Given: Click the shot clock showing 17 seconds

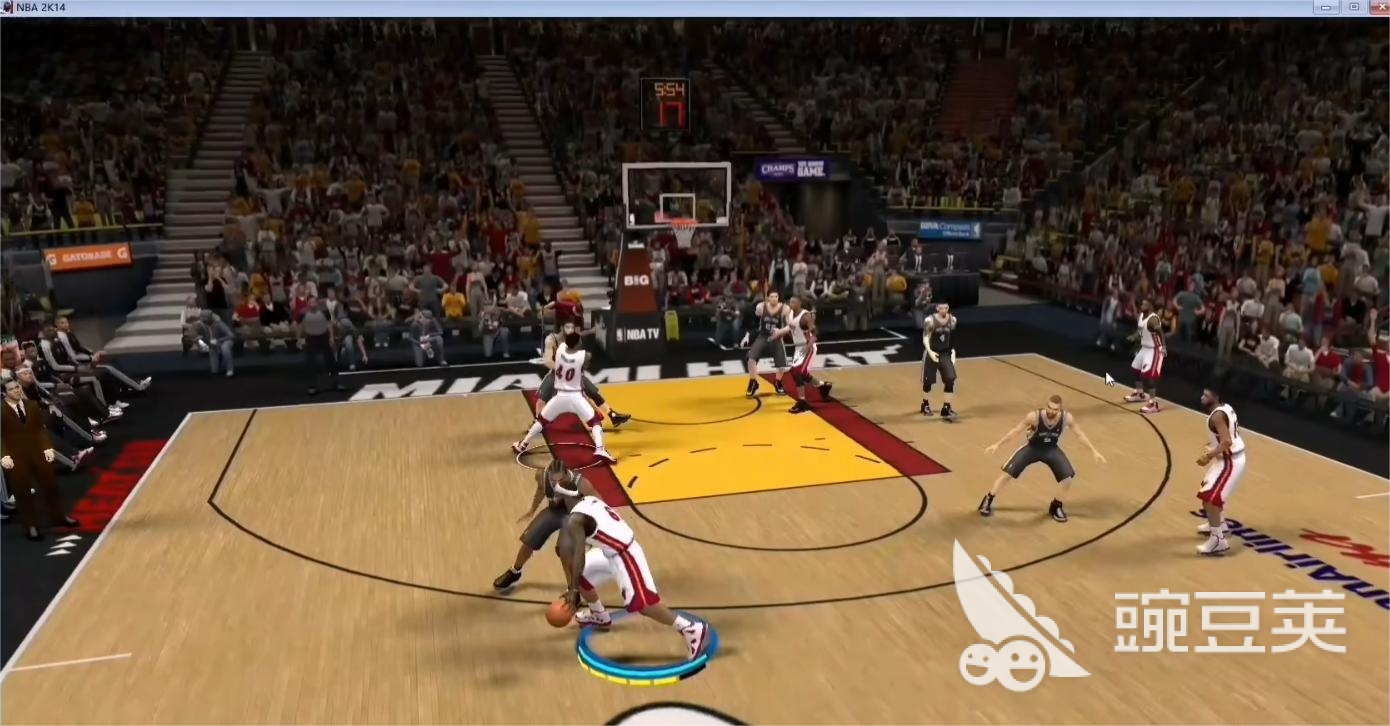Looking at the screenshot, I should (671, 113).
